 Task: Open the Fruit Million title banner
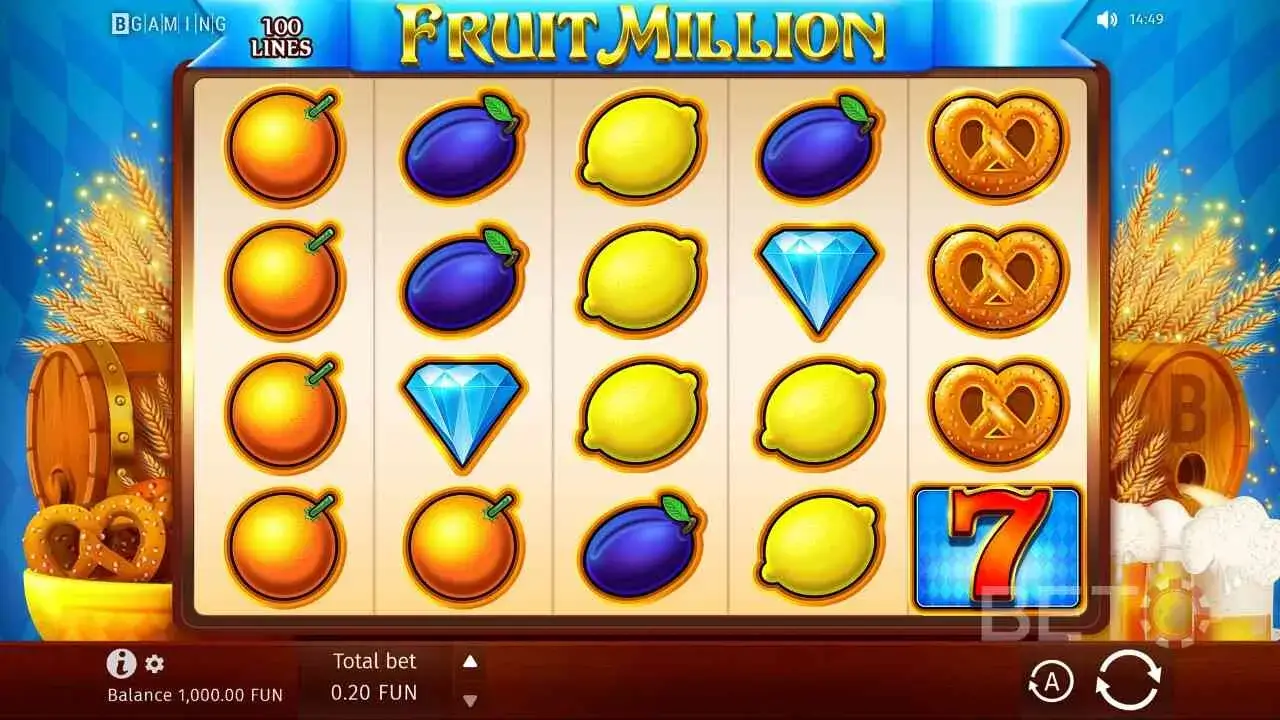point(640,30)
